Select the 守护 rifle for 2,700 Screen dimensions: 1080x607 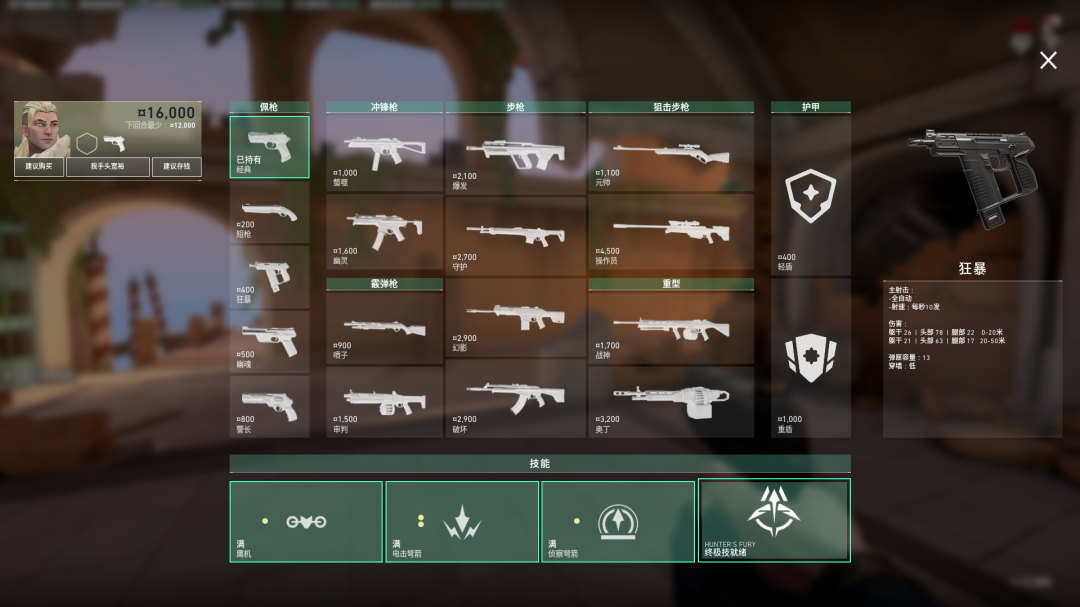[x=515, y=235]
